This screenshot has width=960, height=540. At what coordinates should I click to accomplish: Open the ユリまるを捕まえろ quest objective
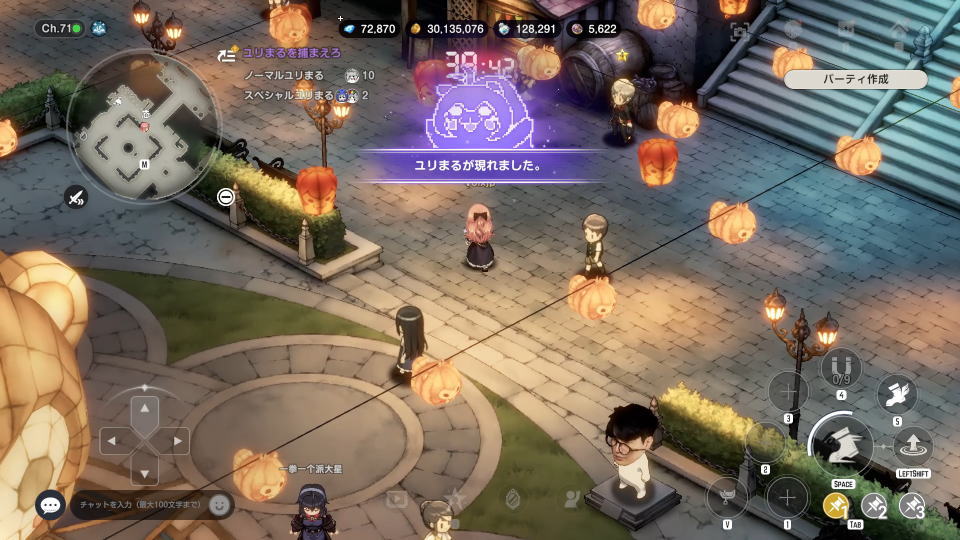click(290, 52)
